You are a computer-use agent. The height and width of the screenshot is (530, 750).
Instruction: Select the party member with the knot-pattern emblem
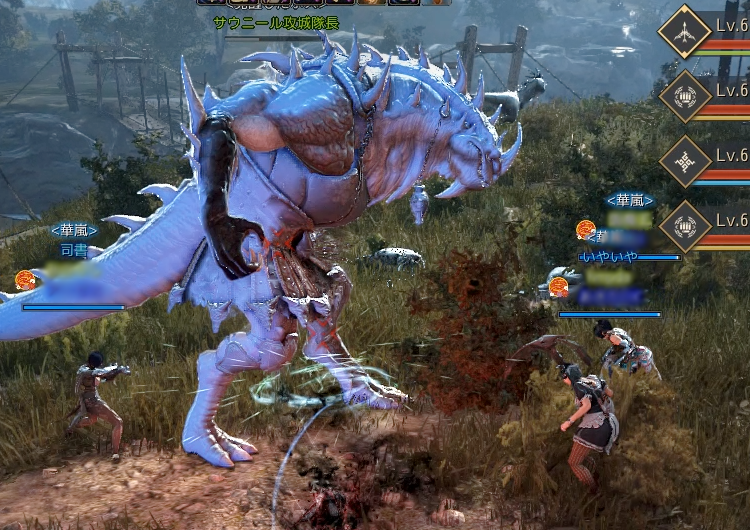pyautogui.click(x=685, y=161)
